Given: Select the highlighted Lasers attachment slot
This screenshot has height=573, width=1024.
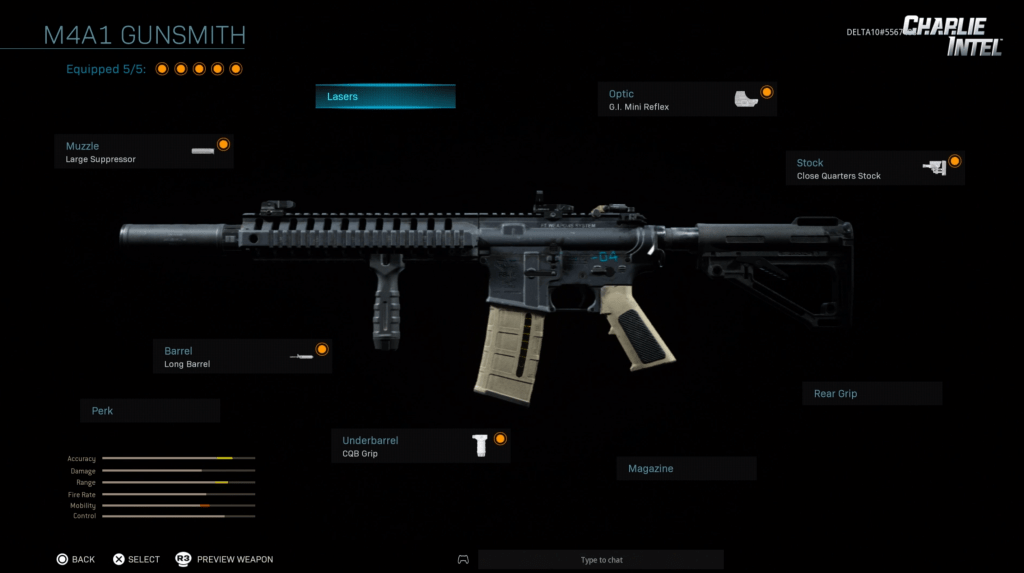Looking at the screenshot, I should (385, 97).
